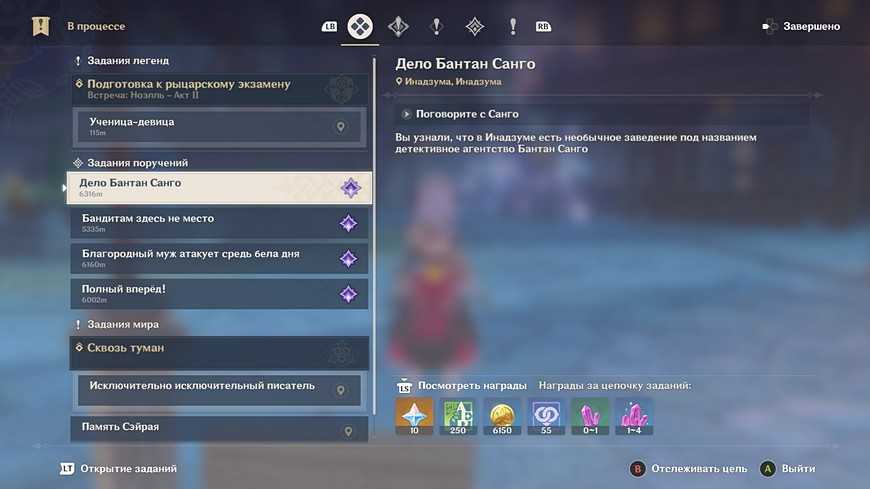The height and width of the screenshot is (489, 870).
Task: Expand the 'Поговорите с Санго' objective
Action: pos(460,114)
